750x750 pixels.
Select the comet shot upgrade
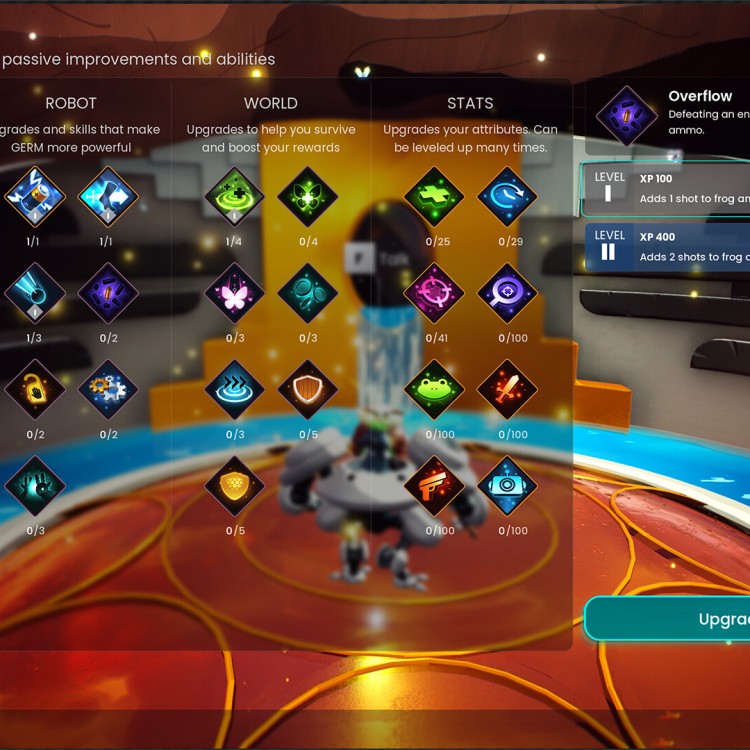(35, 293)
